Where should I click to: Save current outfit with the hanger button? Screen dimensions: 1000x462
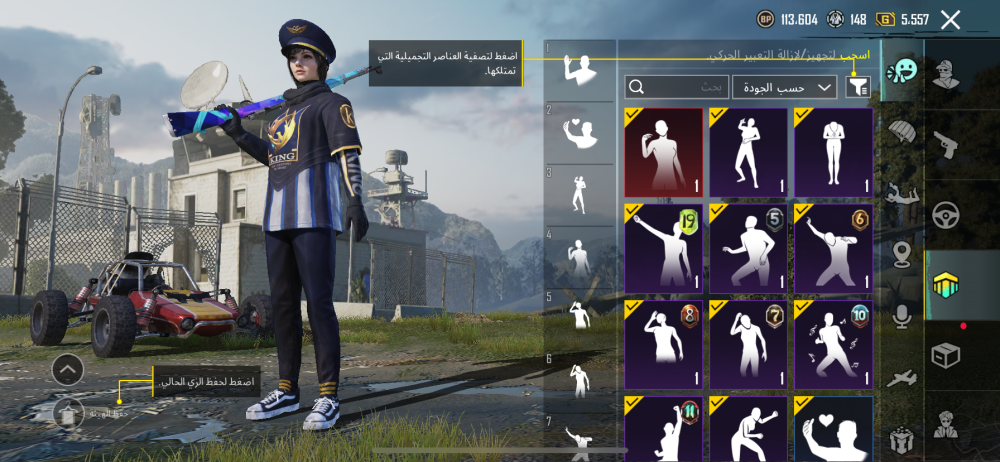click(x=68, y=412)
